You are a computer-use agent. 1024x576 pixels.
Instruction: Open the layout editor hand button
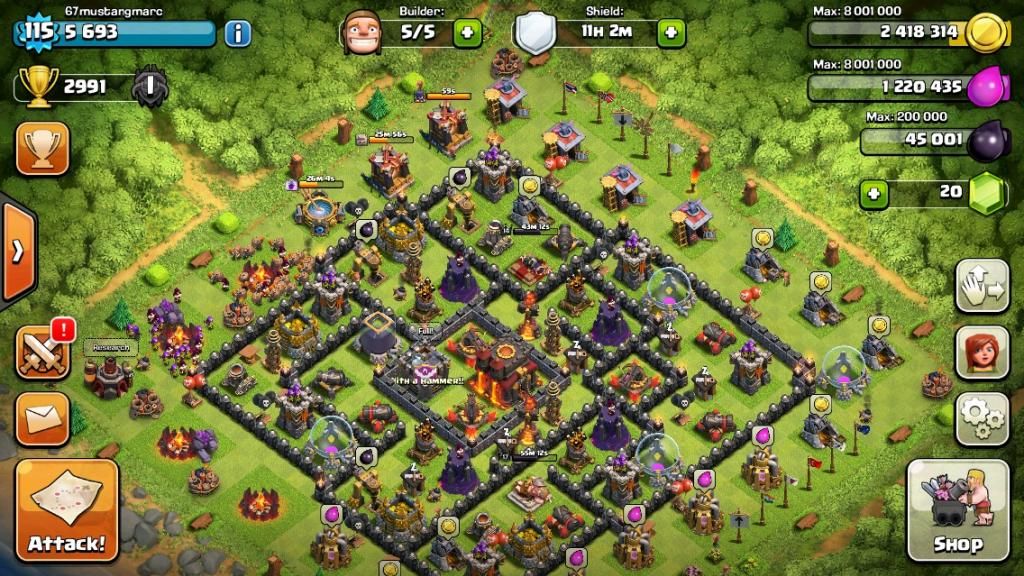click(x=981, y=286)
